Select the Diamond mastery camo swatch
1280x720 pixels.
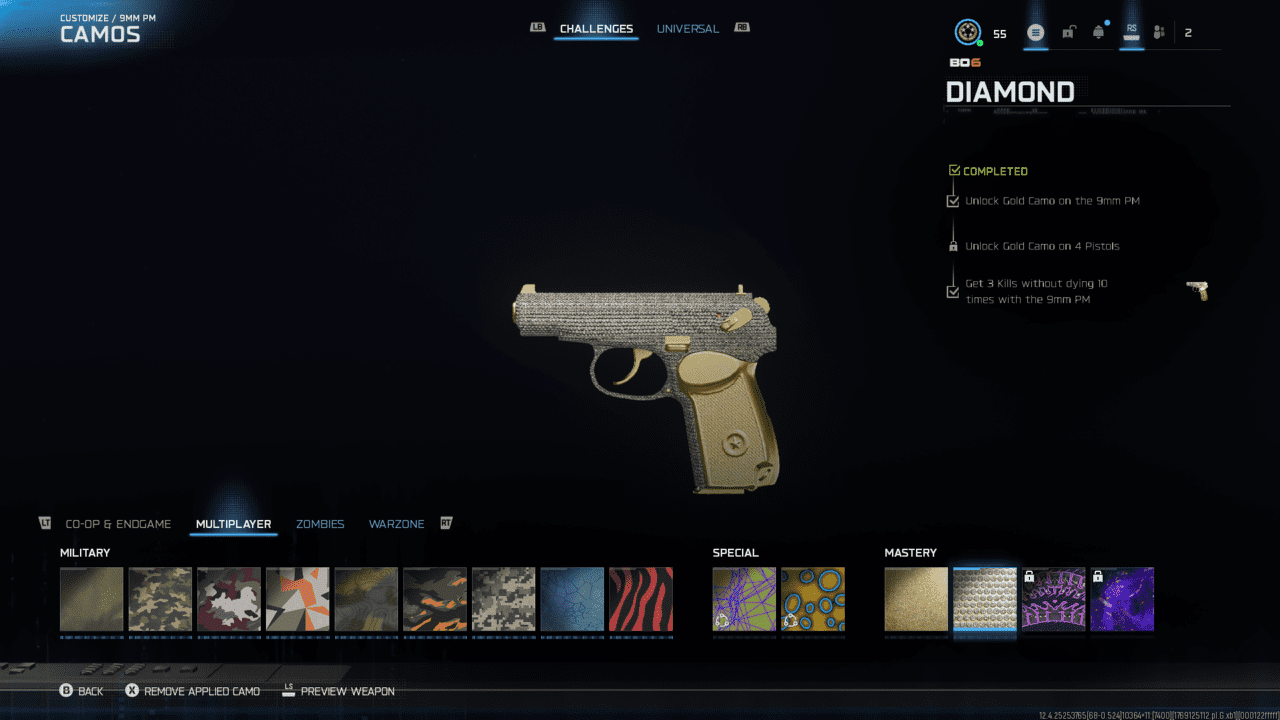[x=985, y=600]
